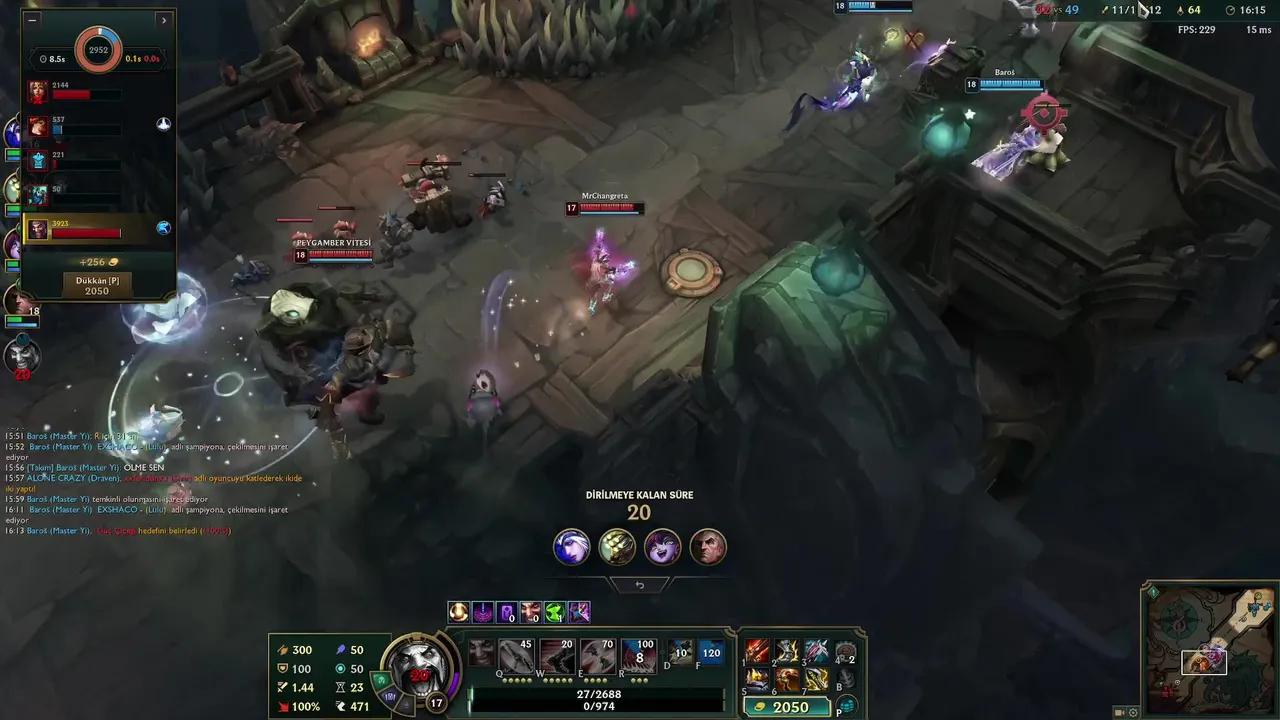This screenshot has width=1280, height=720.
Task: Click the golden item in slot 6
Action: 789,679
